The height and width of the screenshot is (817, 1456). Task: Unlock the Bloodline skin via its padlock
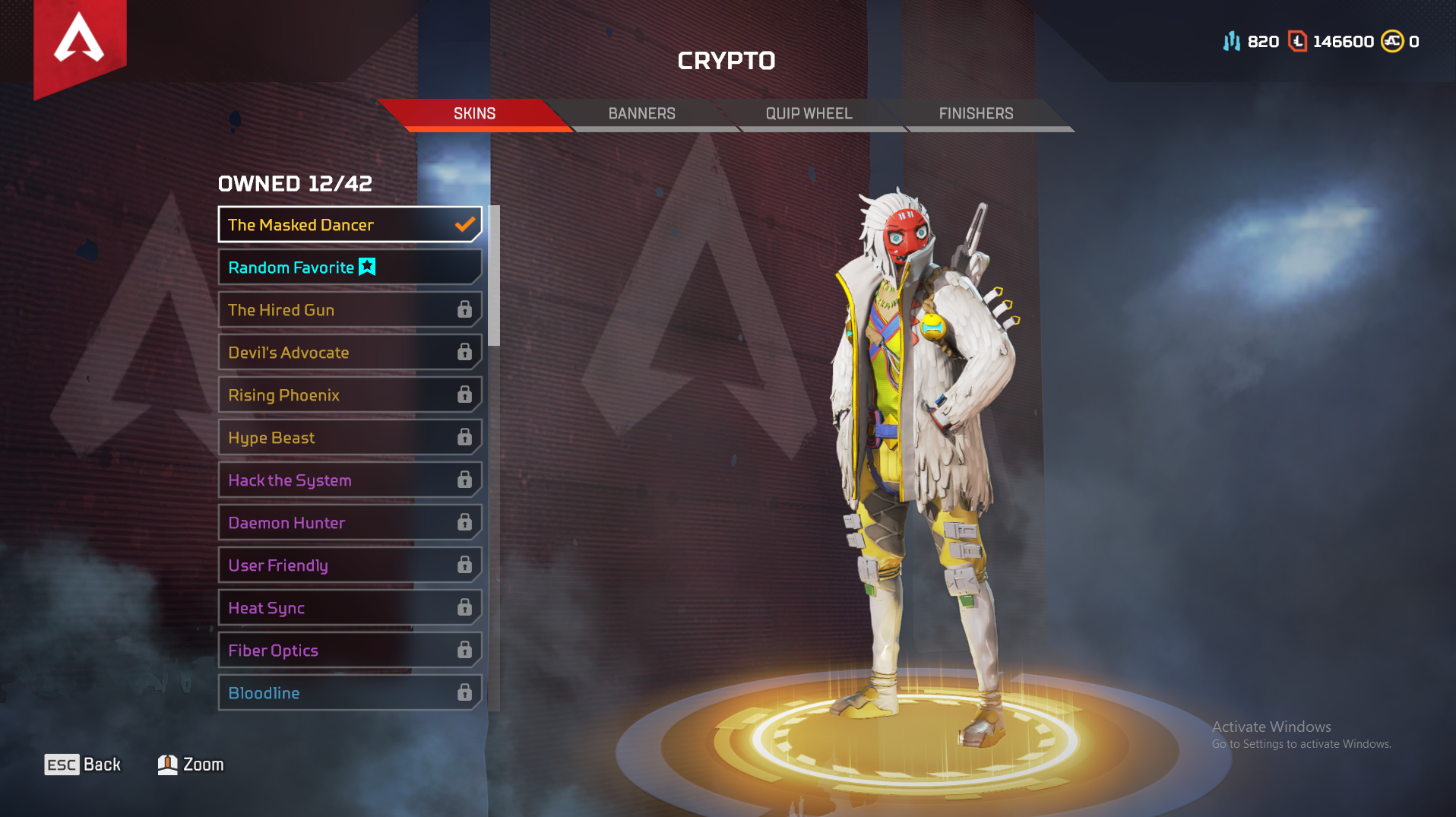464,692
